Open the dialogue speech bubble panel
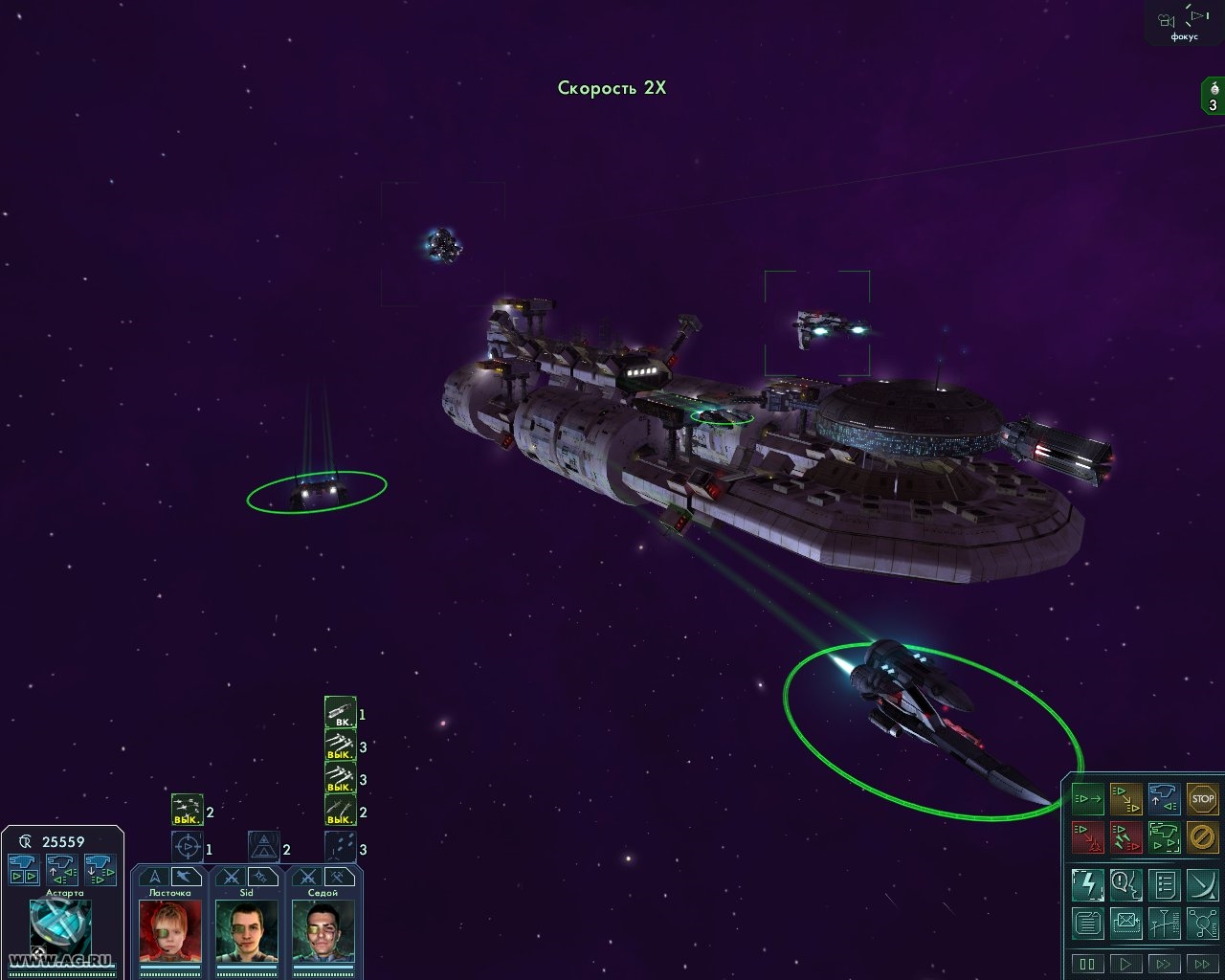1225x980 pixels. (x=1125, y=884)
